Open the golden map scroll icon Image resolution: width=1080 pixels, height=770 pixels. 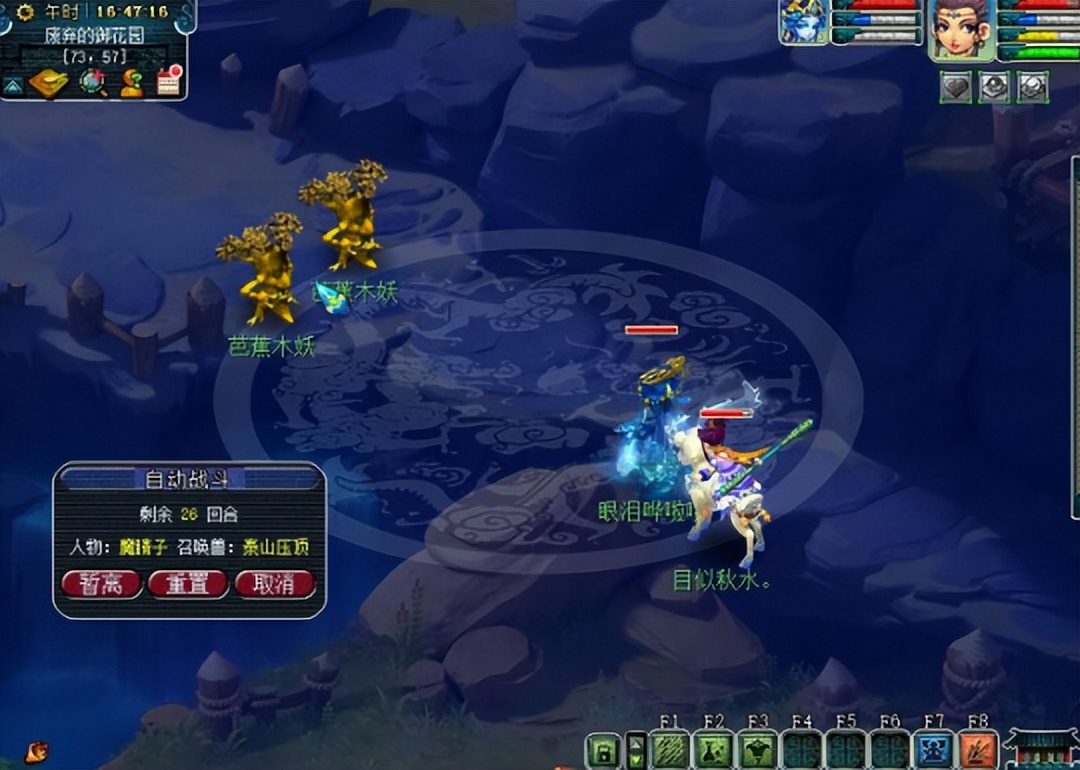point(47,83)
